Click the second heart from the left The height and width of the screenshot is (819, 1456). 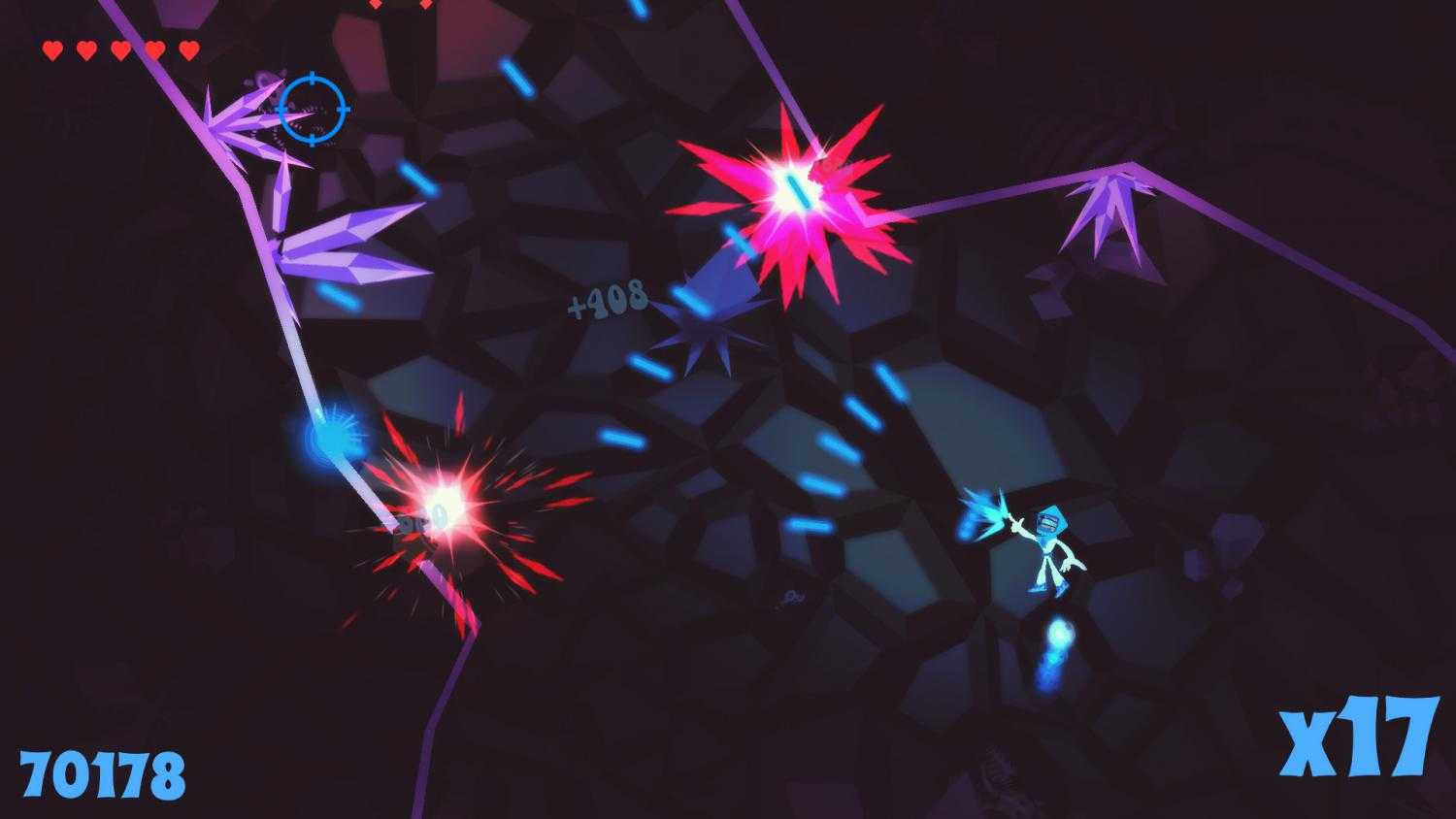(87, 47)
